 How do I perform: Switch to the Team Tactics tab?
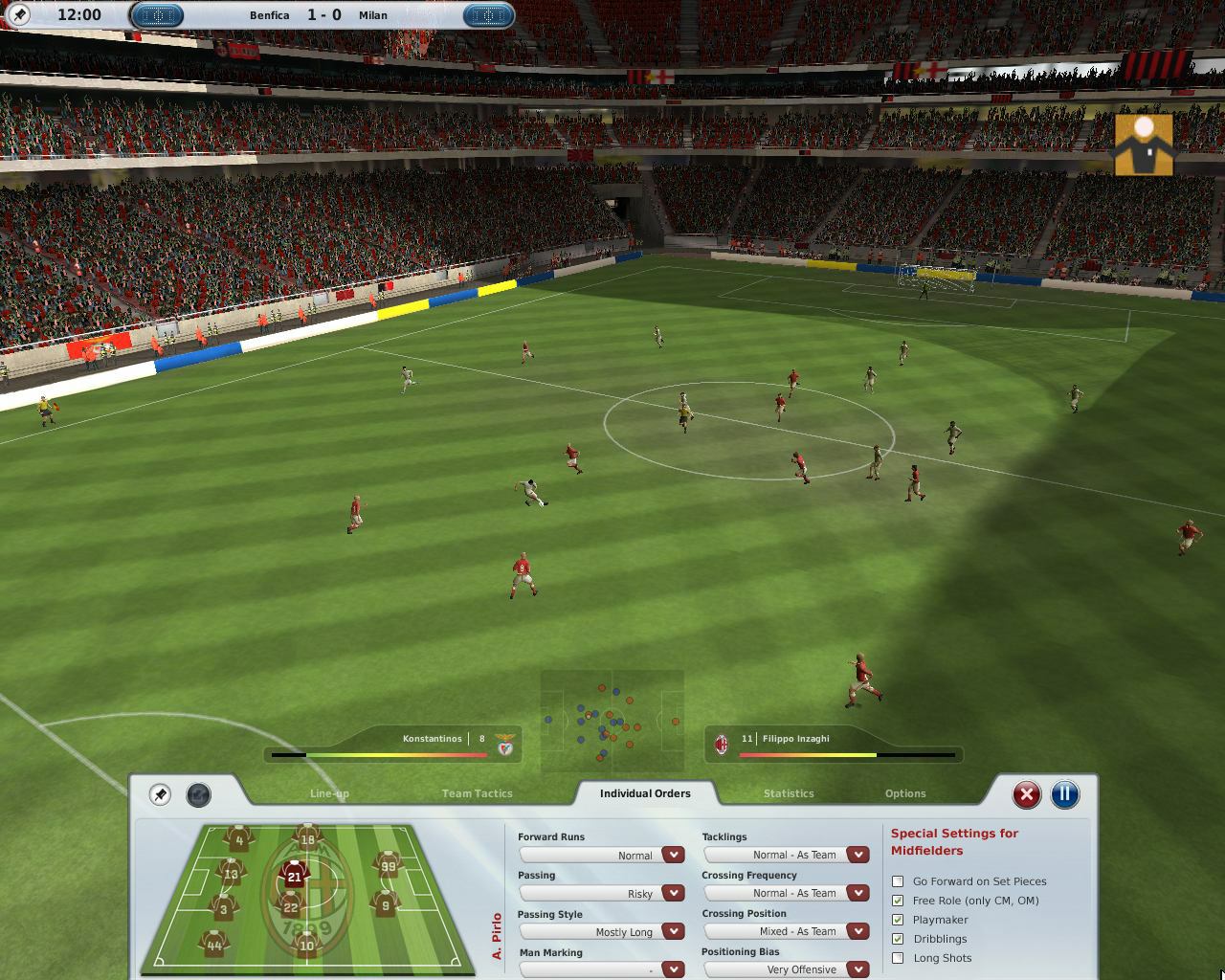tap(477, 793)
